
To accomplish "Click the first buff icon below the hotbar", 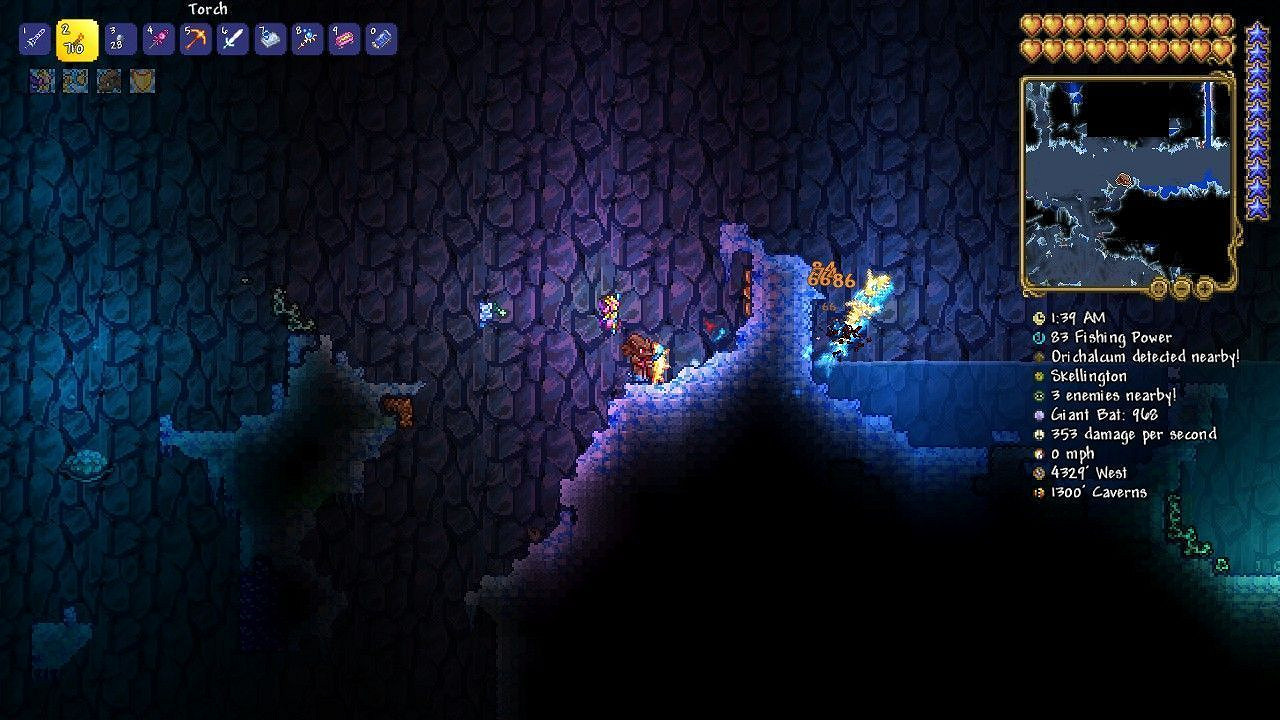I will 41,79.
